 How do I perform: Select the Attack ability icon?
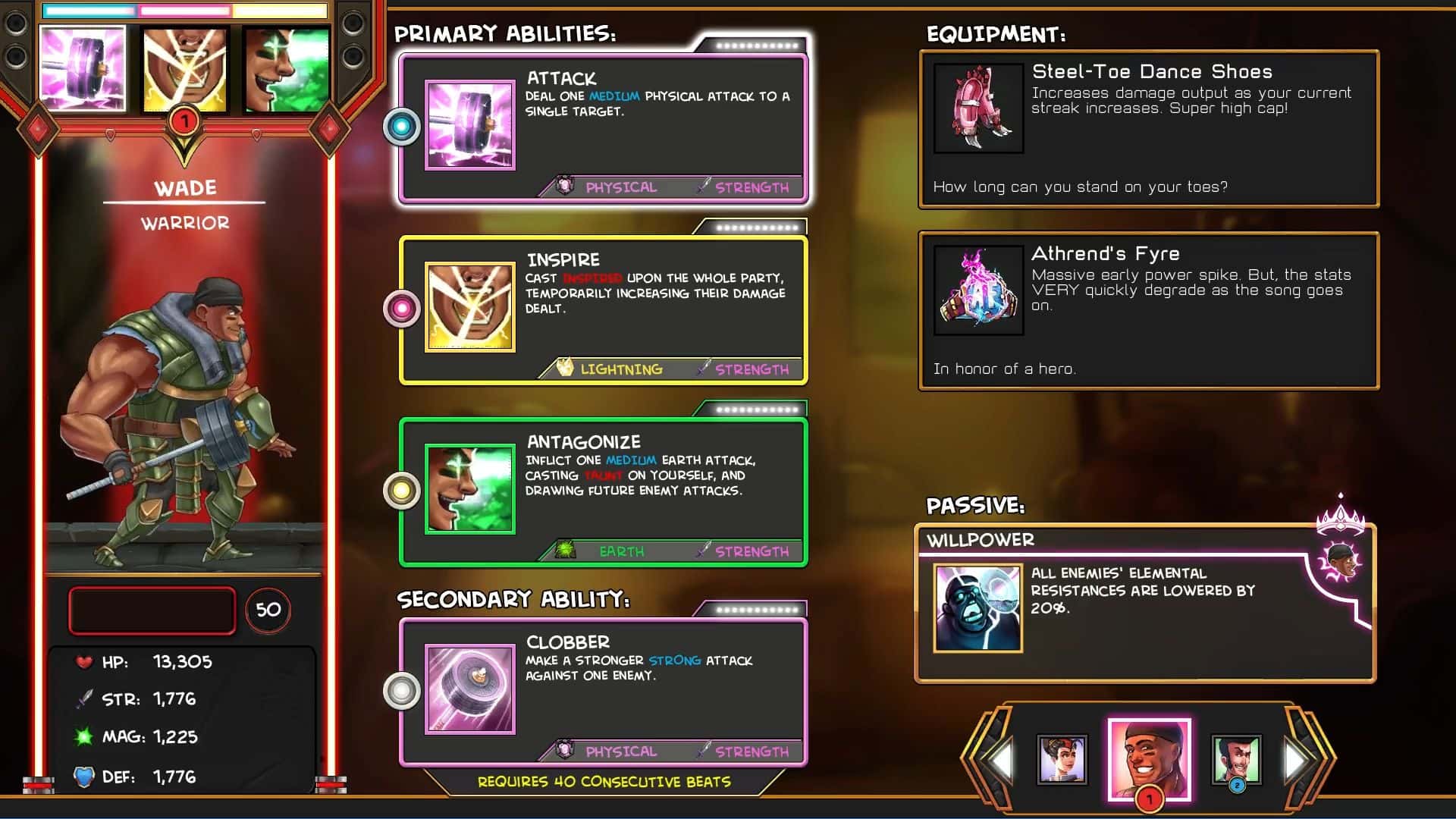coord(469,124)
